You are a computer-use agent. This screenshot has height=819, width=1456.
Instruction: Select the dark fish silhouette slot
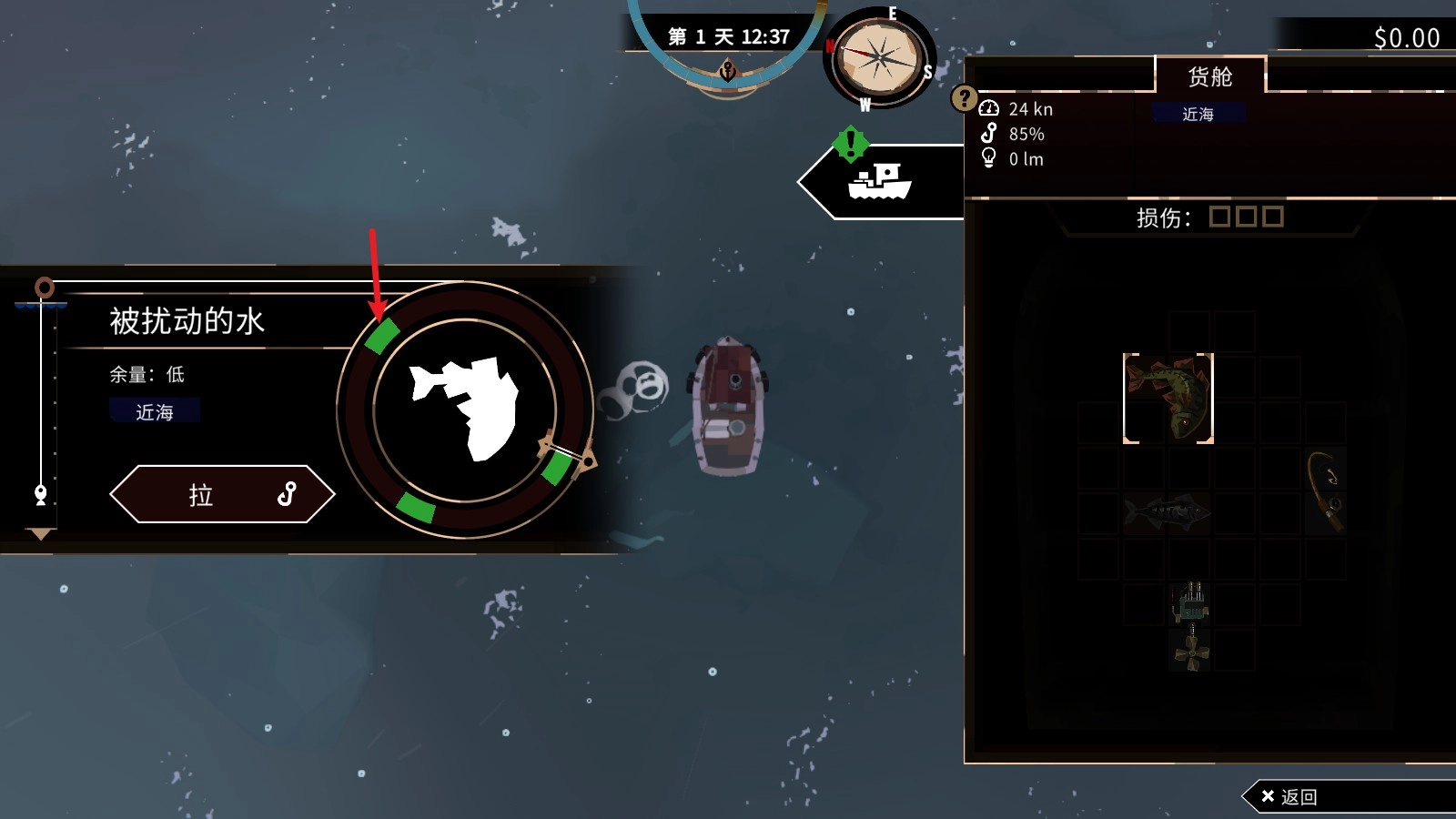point(1168,513)
